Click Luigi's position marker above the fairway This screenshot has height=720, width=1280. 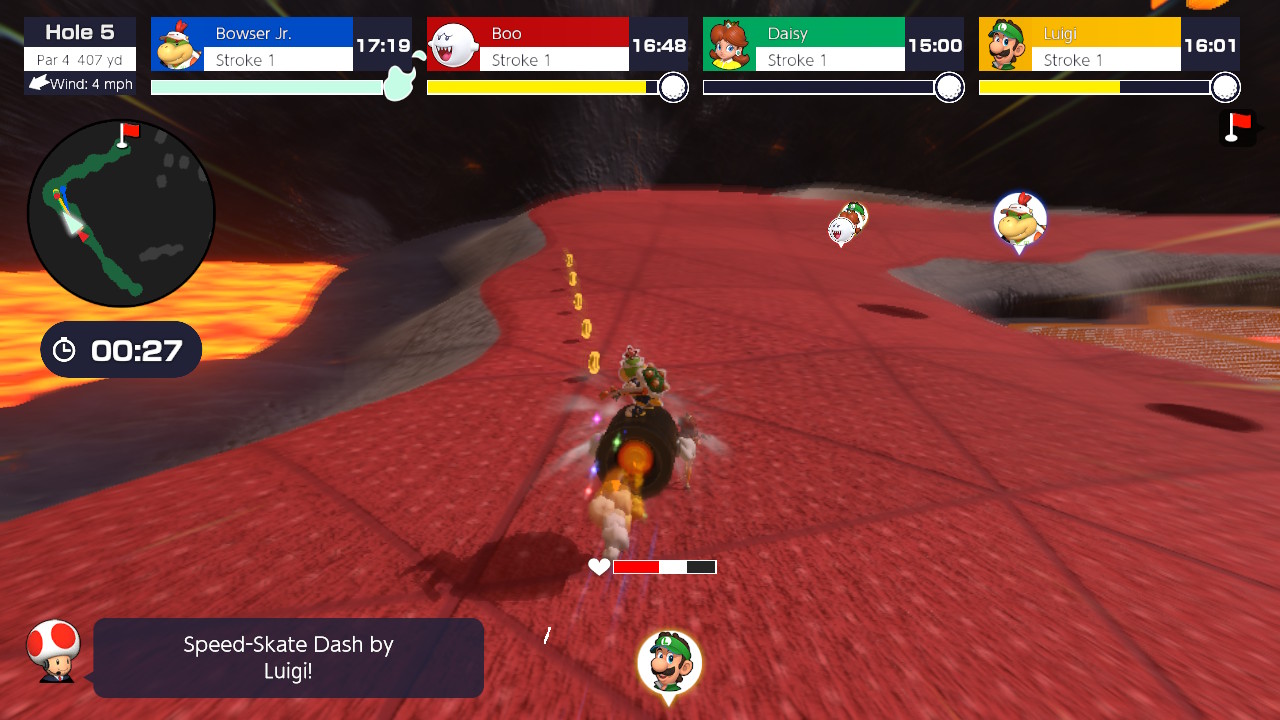click(670, 662)
